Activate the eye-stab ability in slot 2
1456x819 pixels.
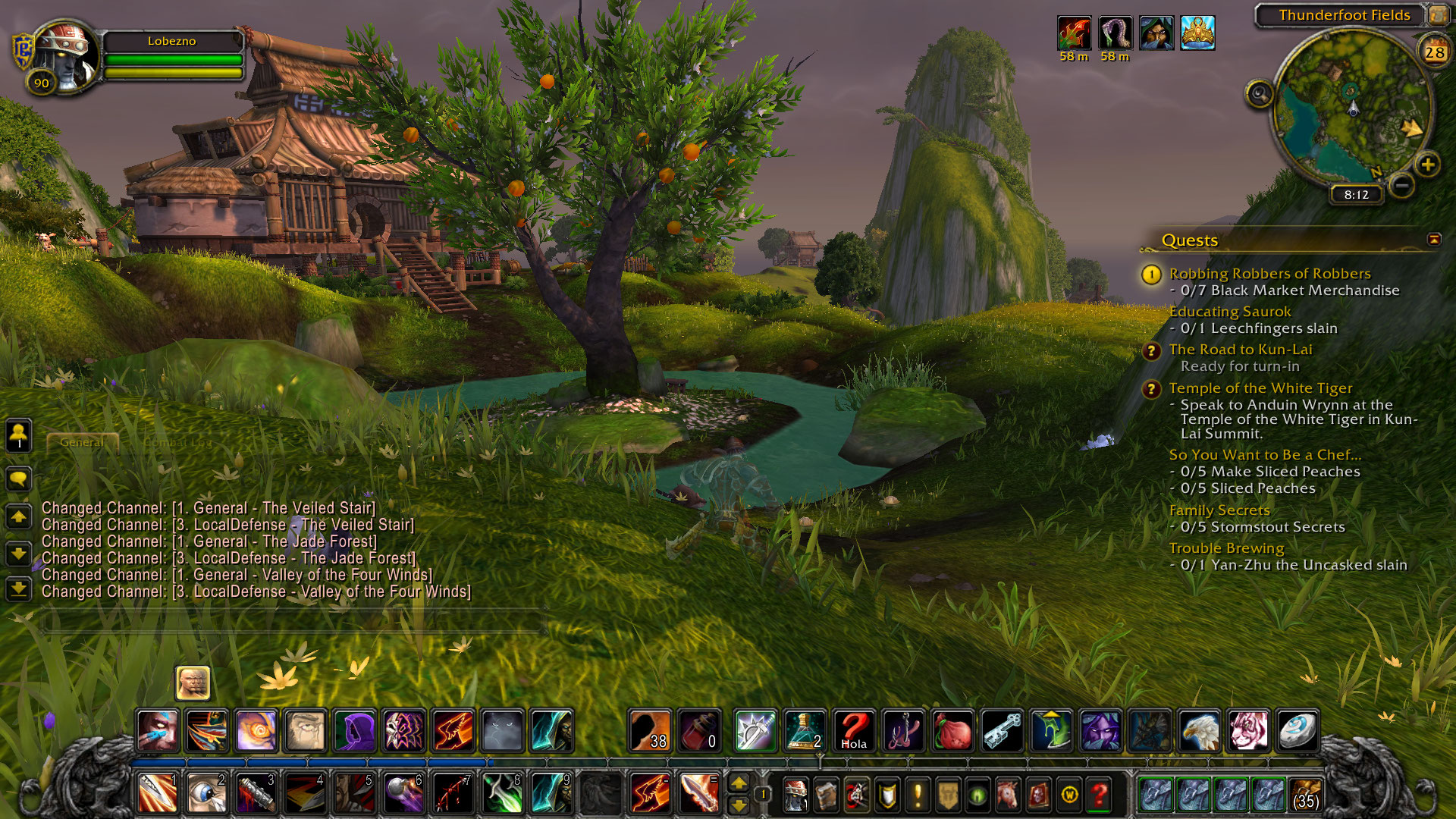pos(206,794)
